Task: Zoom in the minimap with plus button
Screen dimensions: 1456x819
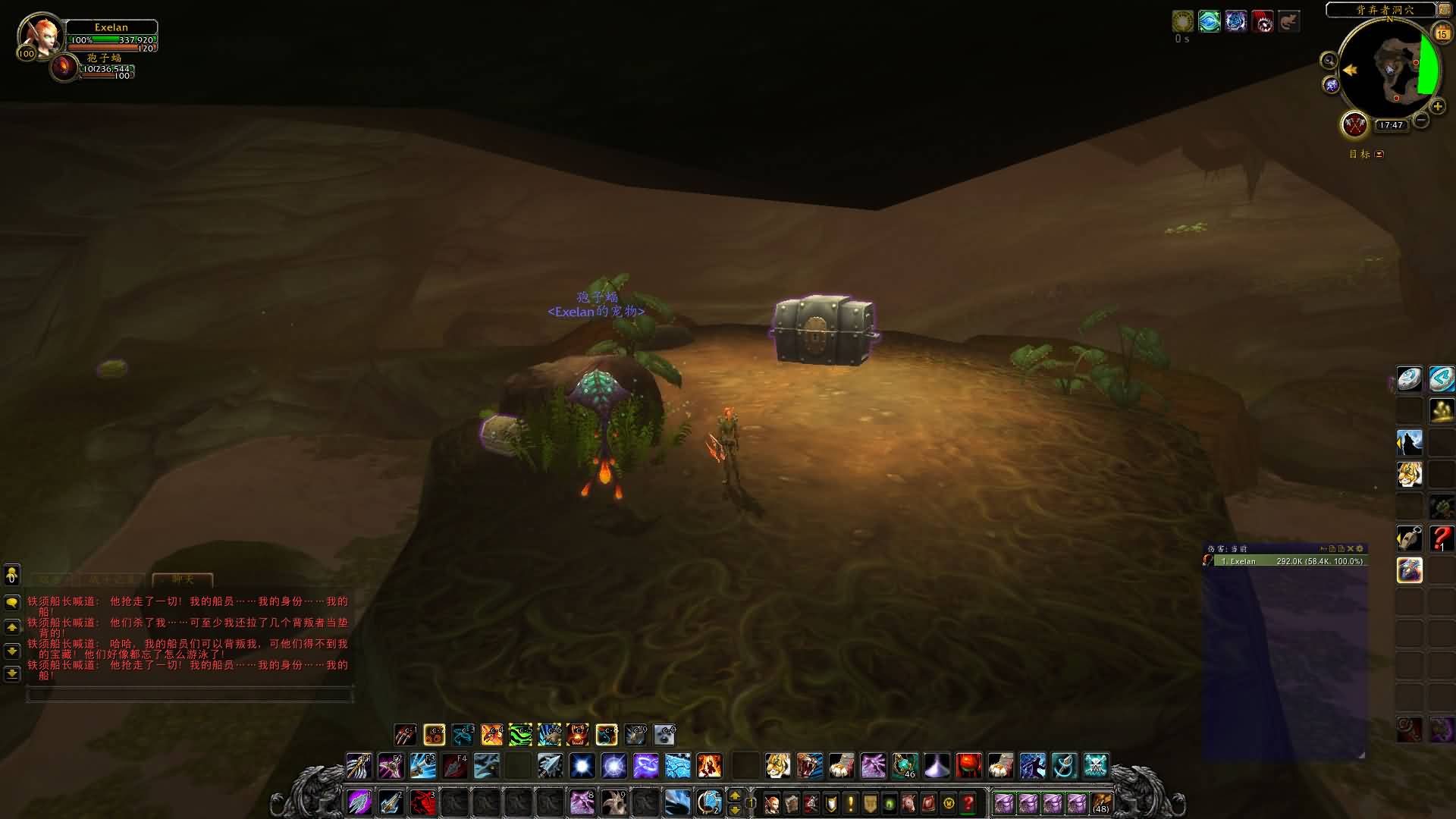Action: [x=1437, y=106]
